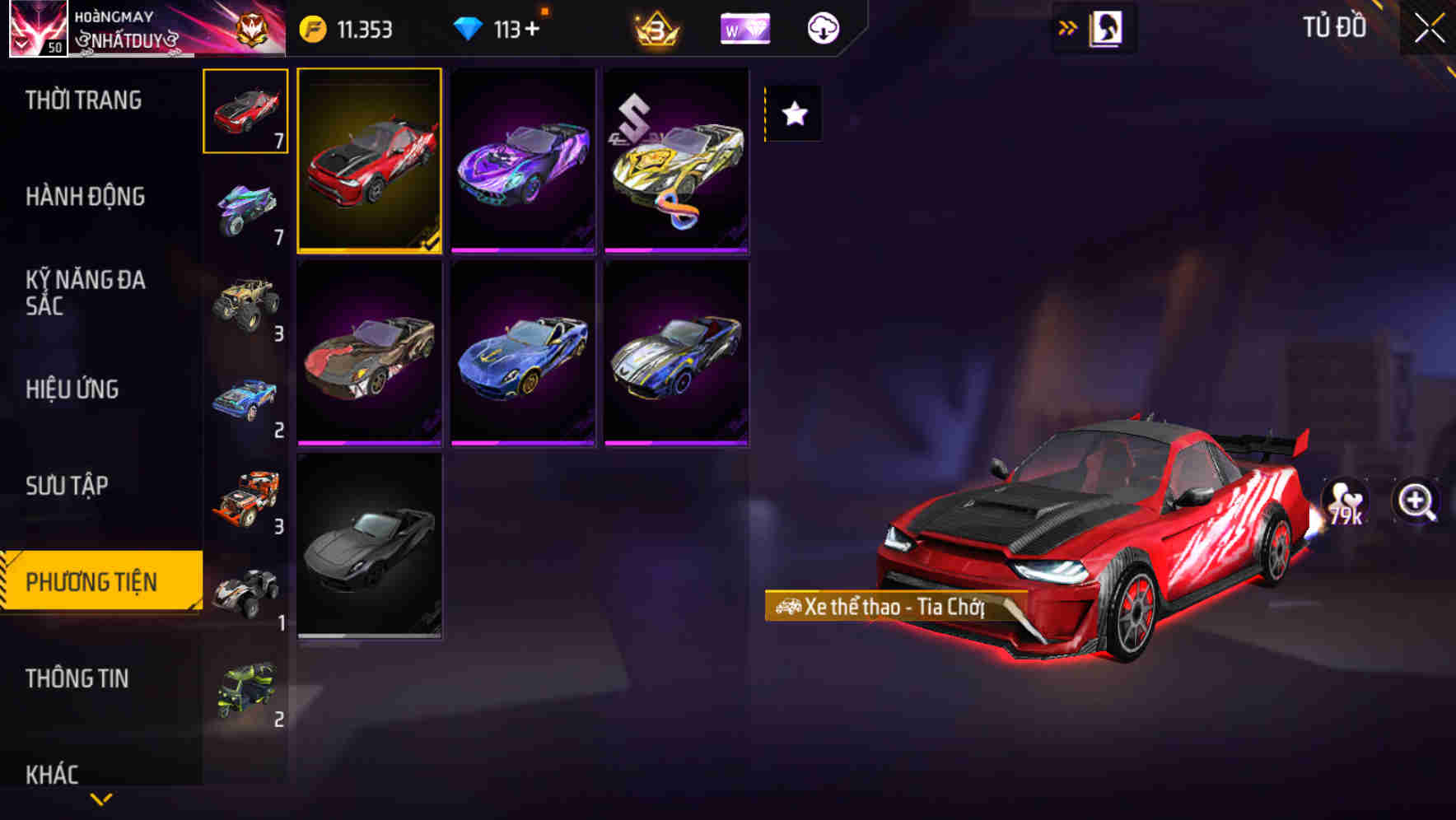
Task: Select the golden sports car thumbnail
Action: pyautogui.click(x=675, y=161)
